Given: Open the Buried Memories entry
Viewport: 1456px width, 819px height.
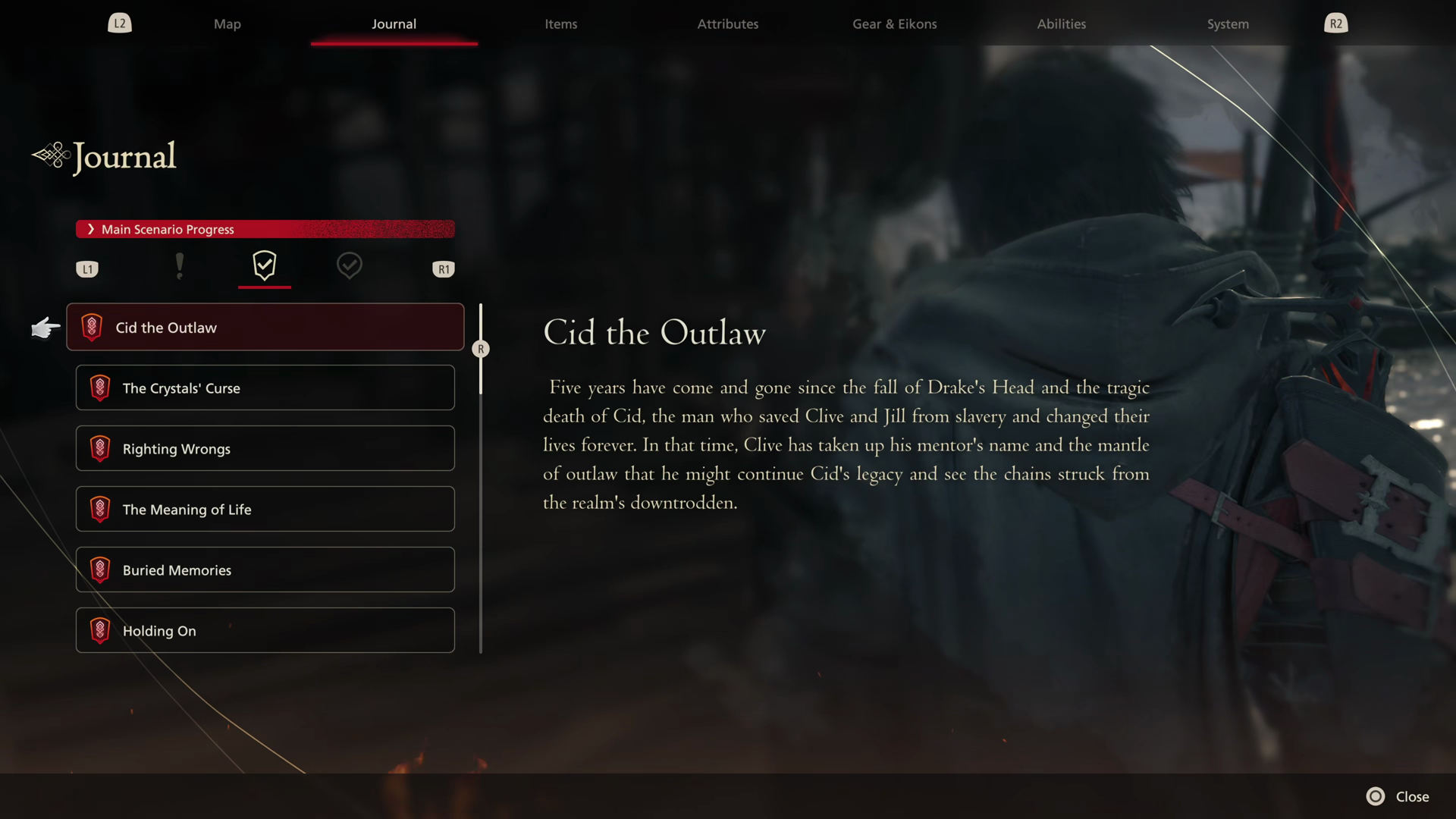Looking at the screenshot, I should pos(265,570).
